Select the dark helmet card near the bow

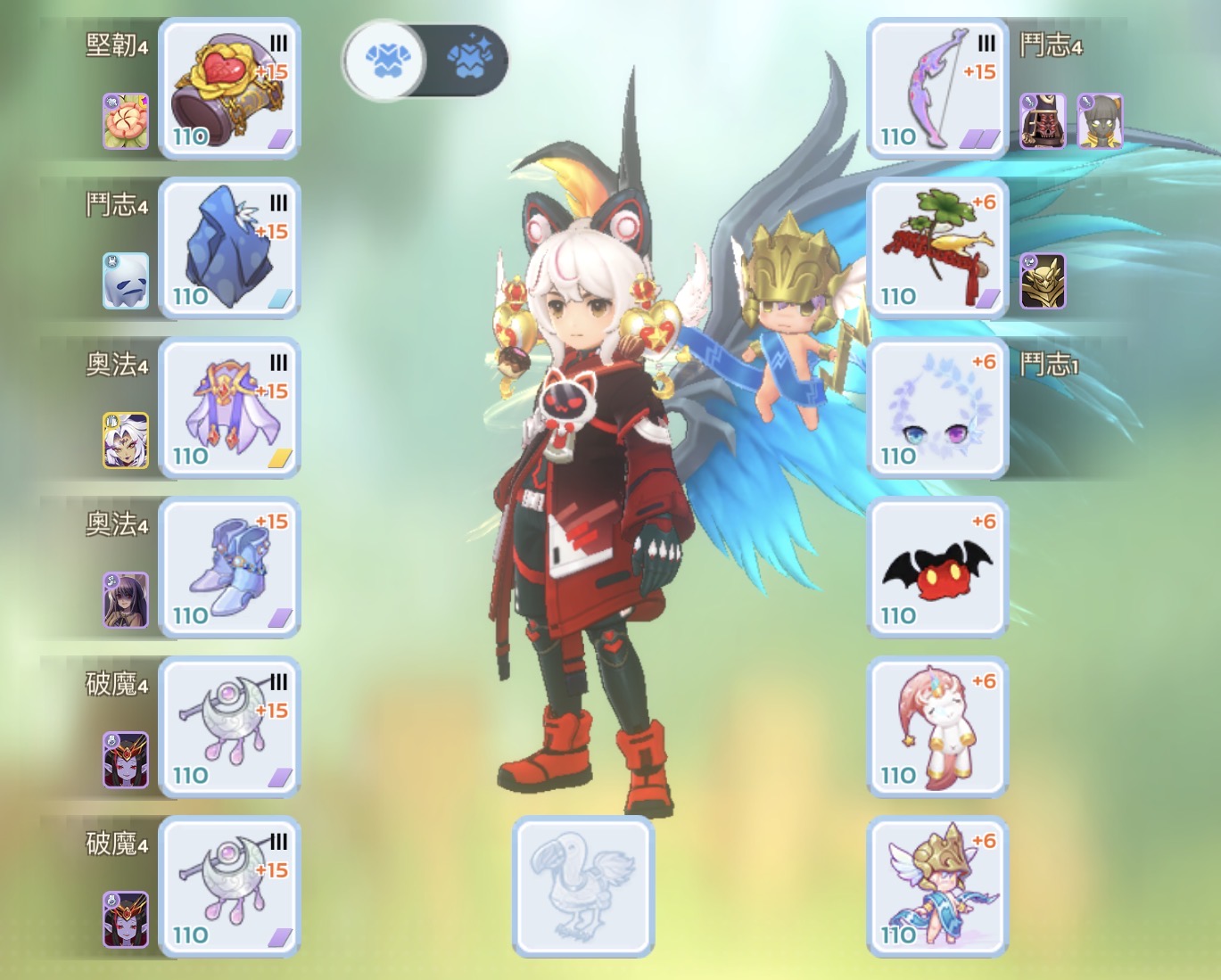(1044, 122)
